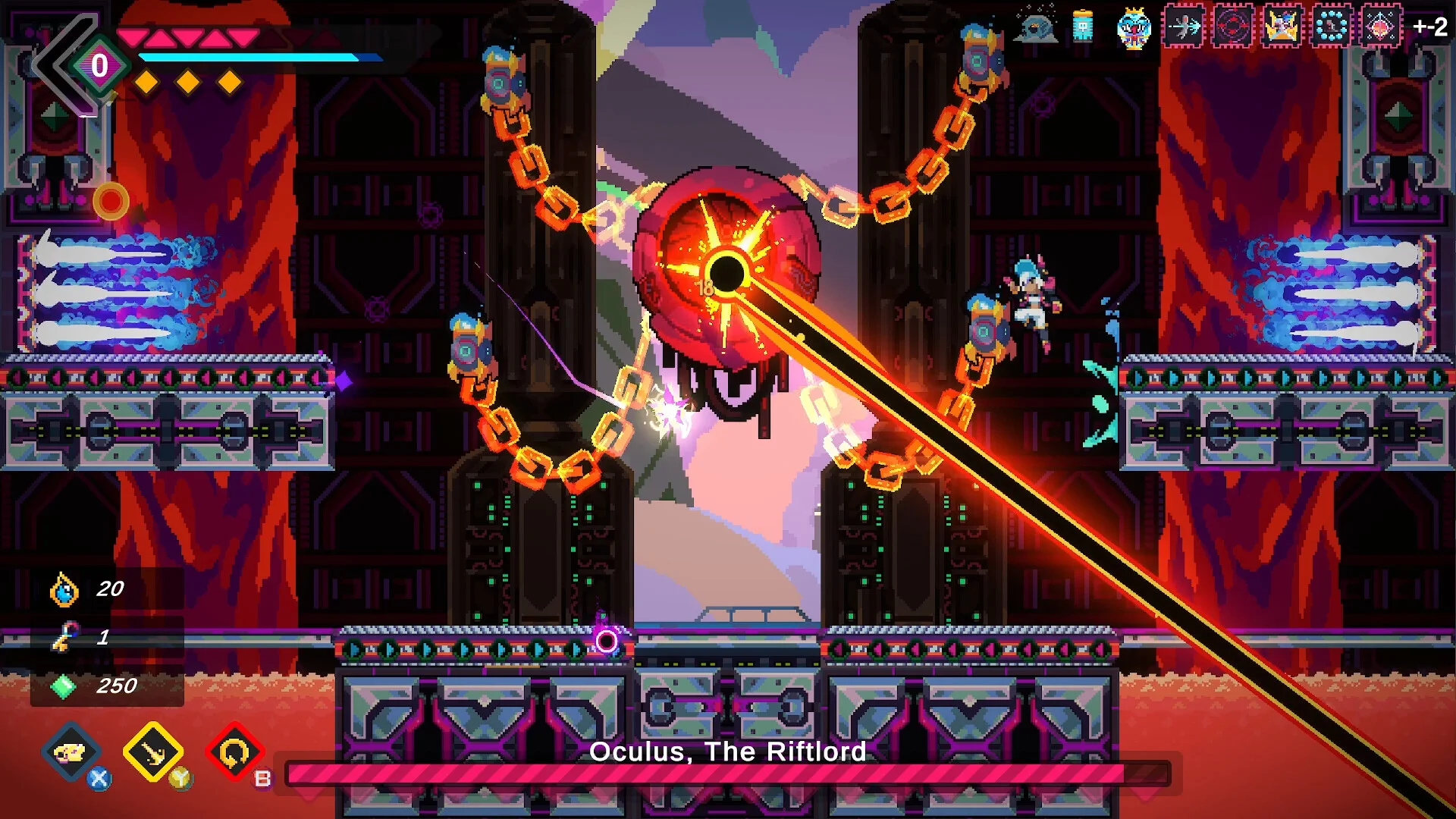Activate the yellow downward sword strike ability
1456x819 pixels.
pyautogui.click(x=153, y=752)
